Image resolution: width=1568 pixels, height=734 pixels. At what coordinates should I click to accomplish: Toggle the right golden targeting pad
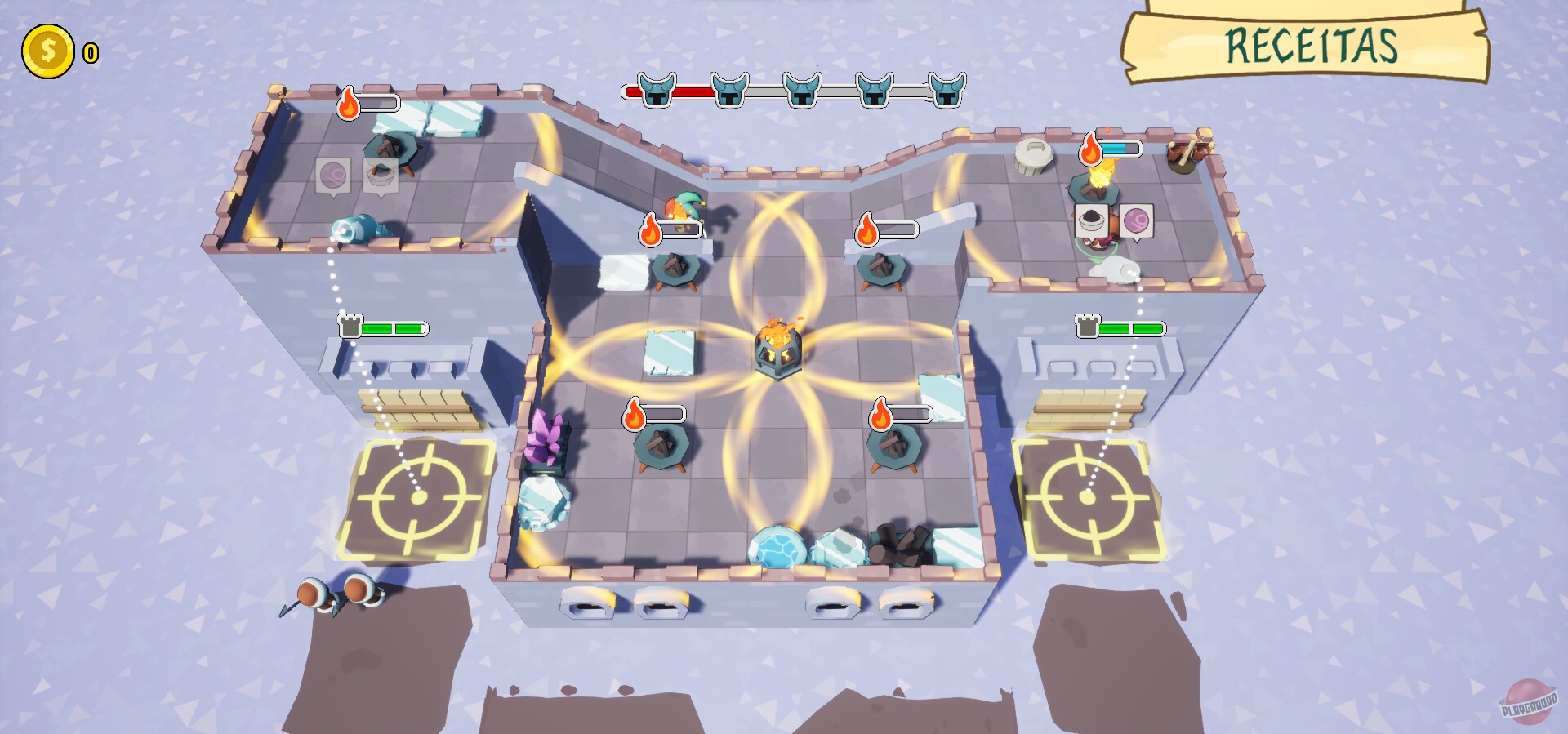(x=1086, y=496)
